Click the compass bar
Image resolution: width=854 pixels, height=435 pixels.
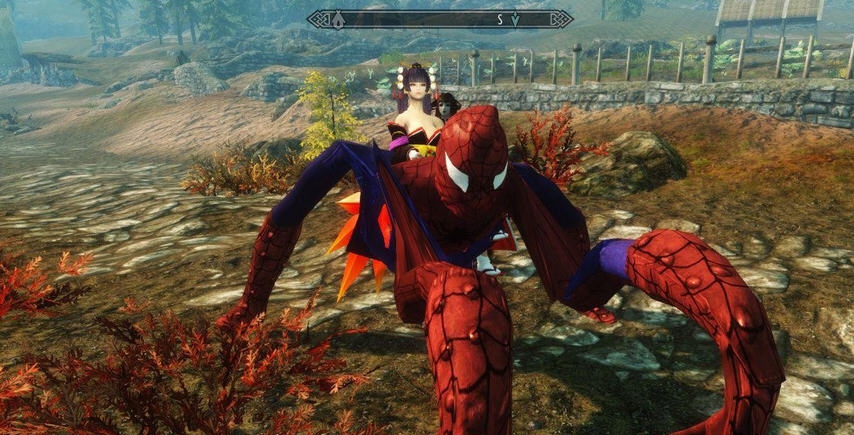440,19
